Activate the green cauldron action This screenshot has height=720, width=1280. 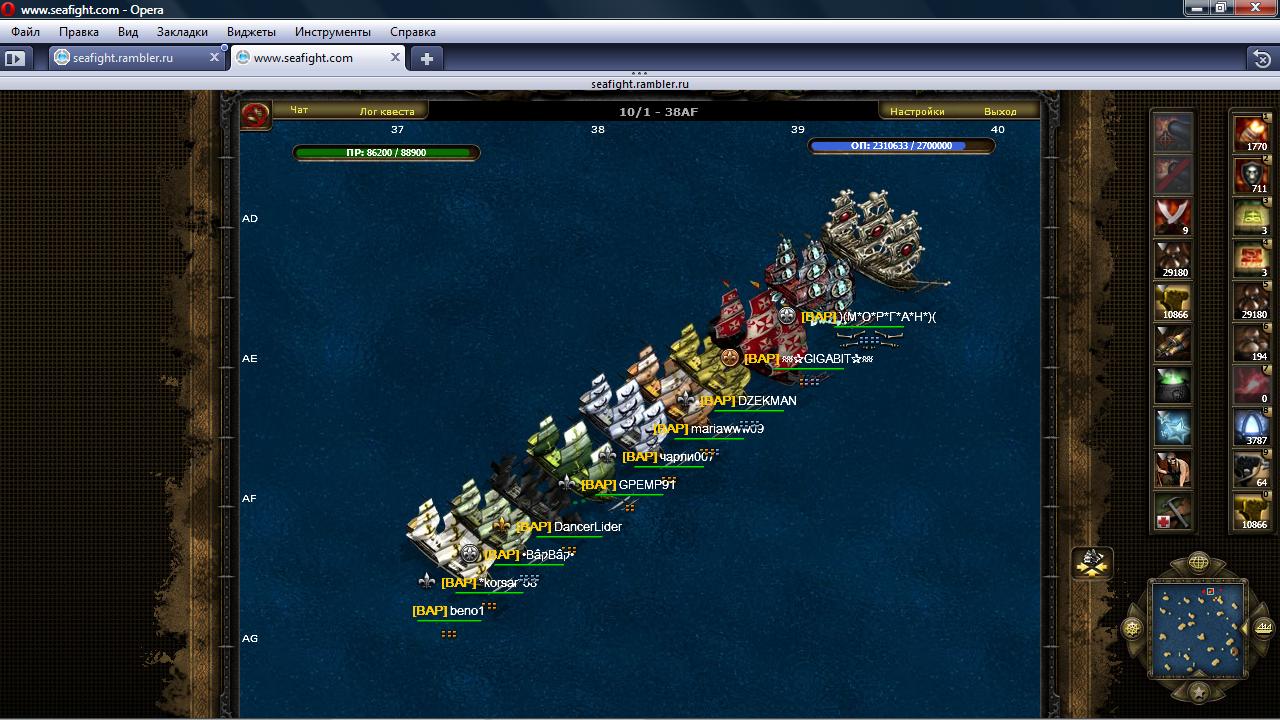1173,385
